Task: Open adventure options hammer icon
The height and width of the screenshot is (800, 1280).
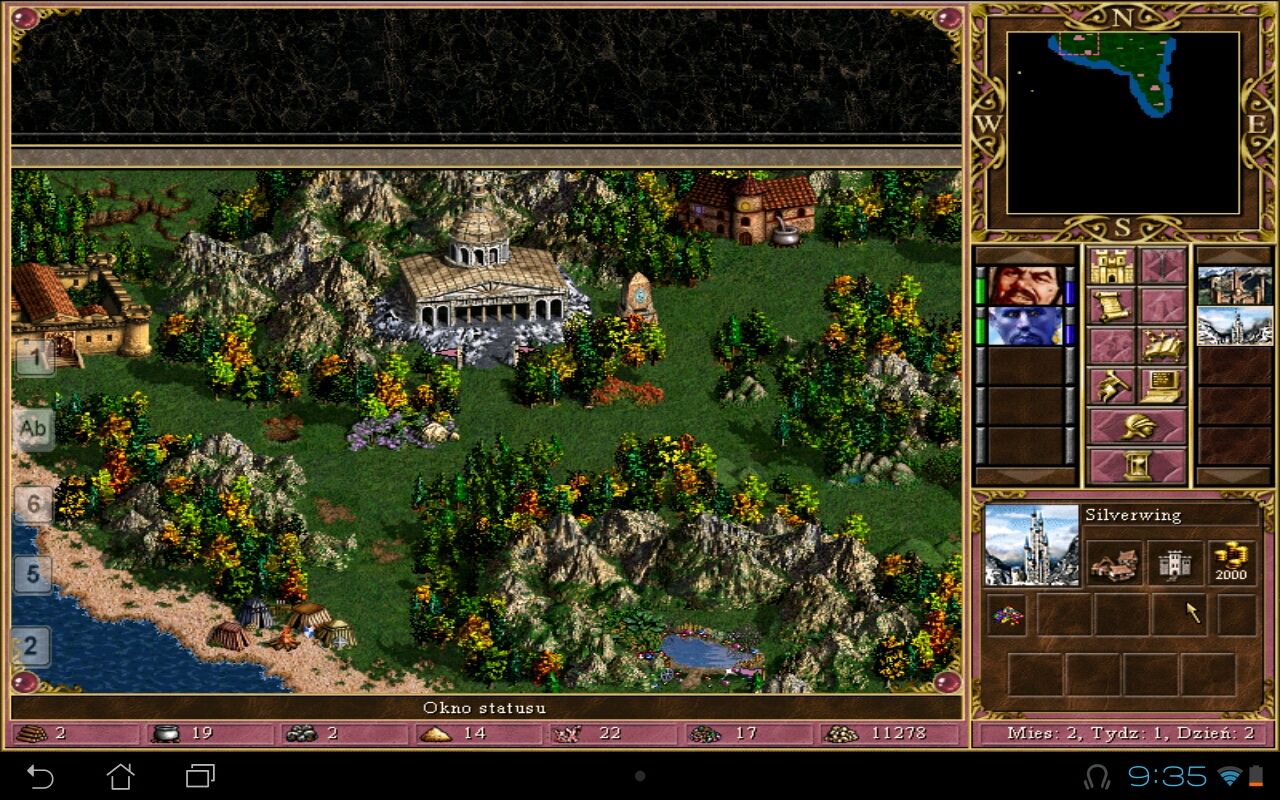Action: (x=1111, y=386)
